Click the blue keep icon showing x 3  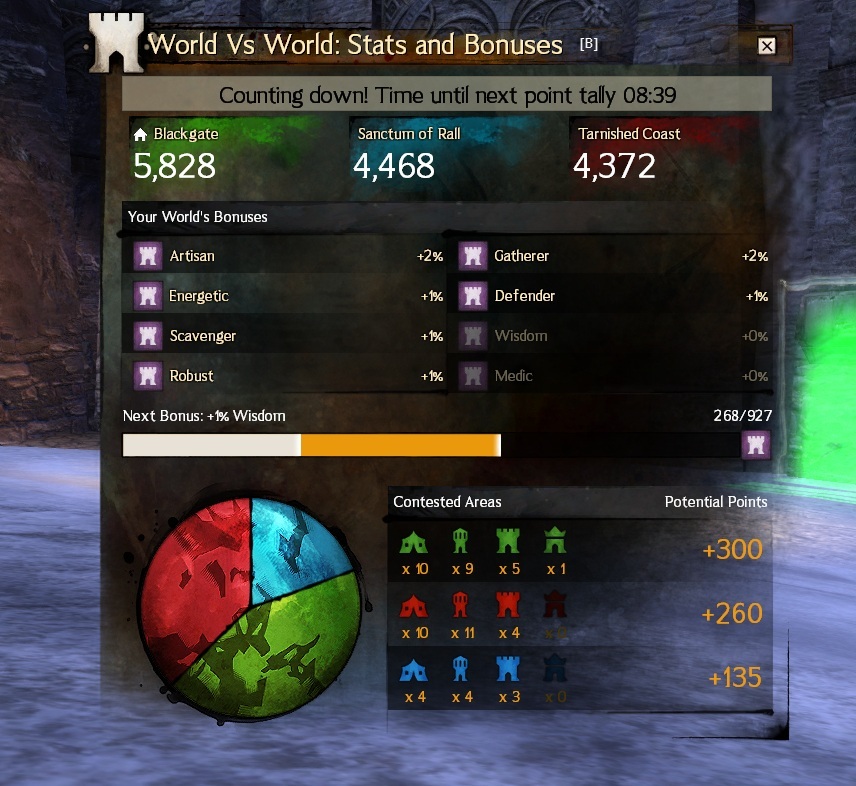coord(509,670)
